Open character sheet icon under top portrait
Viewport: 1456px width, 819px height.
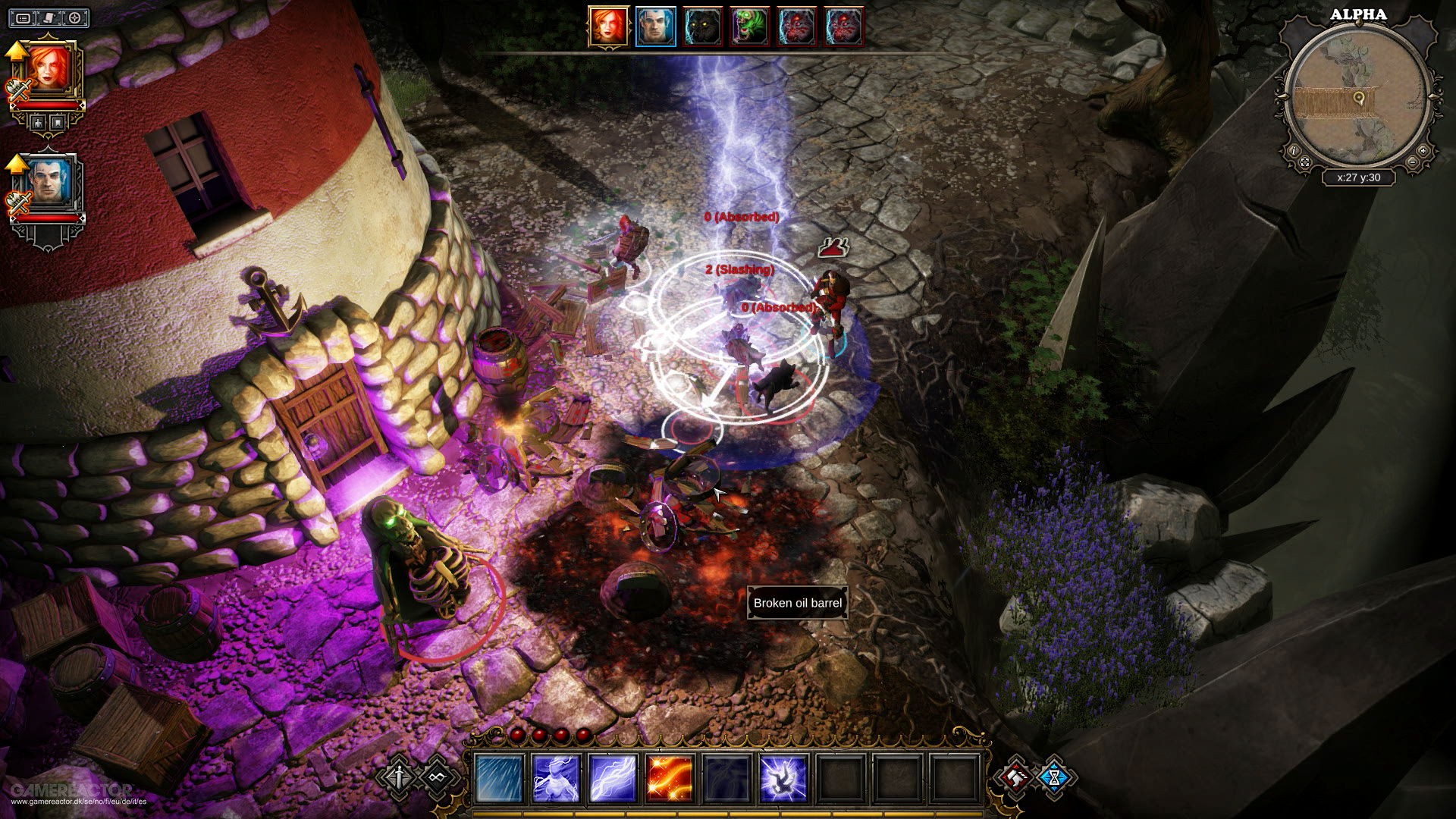pyautogui.click(x=37, y=121)
